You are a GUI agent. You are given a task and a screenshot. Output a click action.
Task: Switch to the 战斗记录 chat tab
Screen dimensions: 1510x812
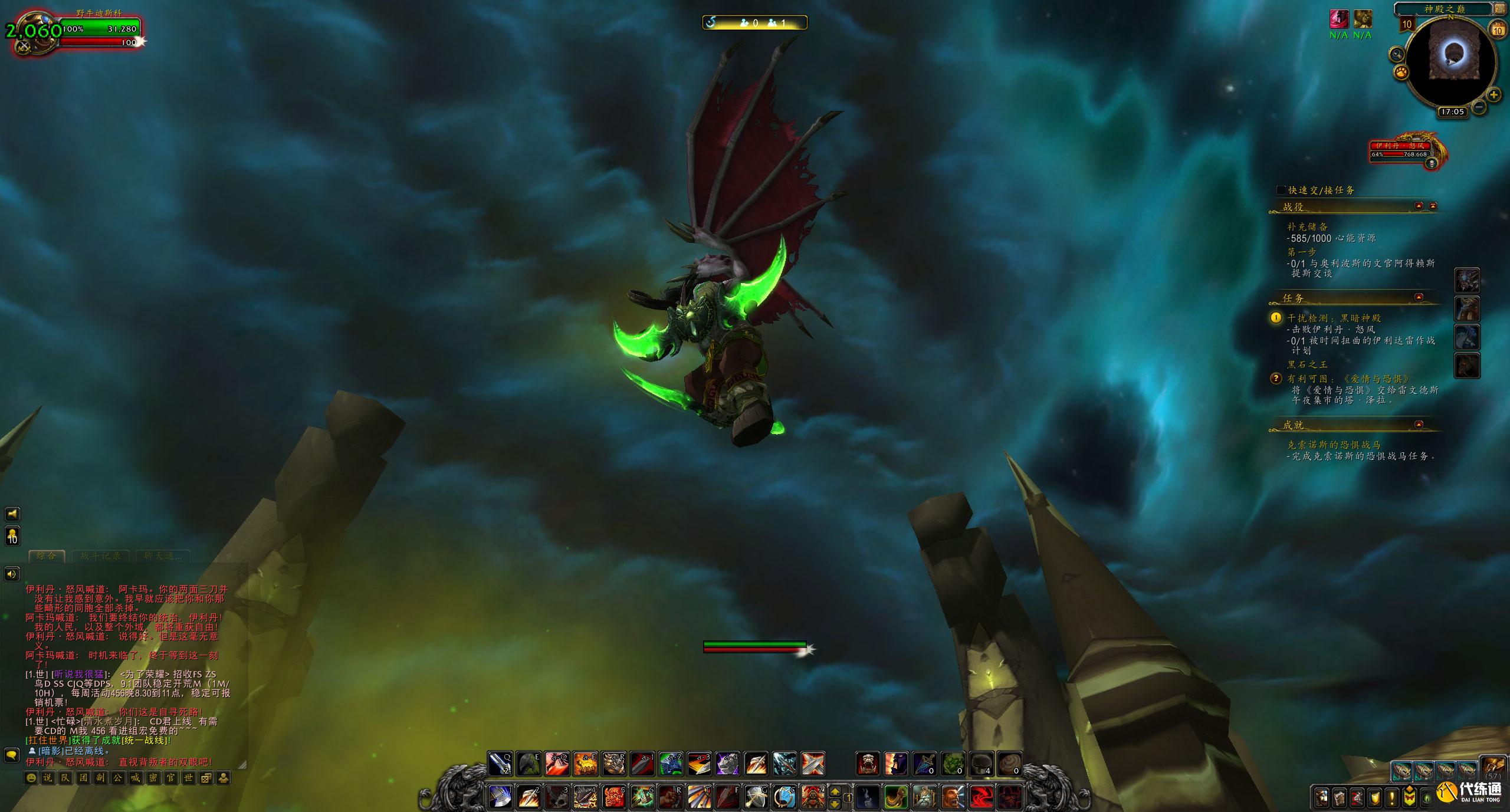[x=100, y=556]
